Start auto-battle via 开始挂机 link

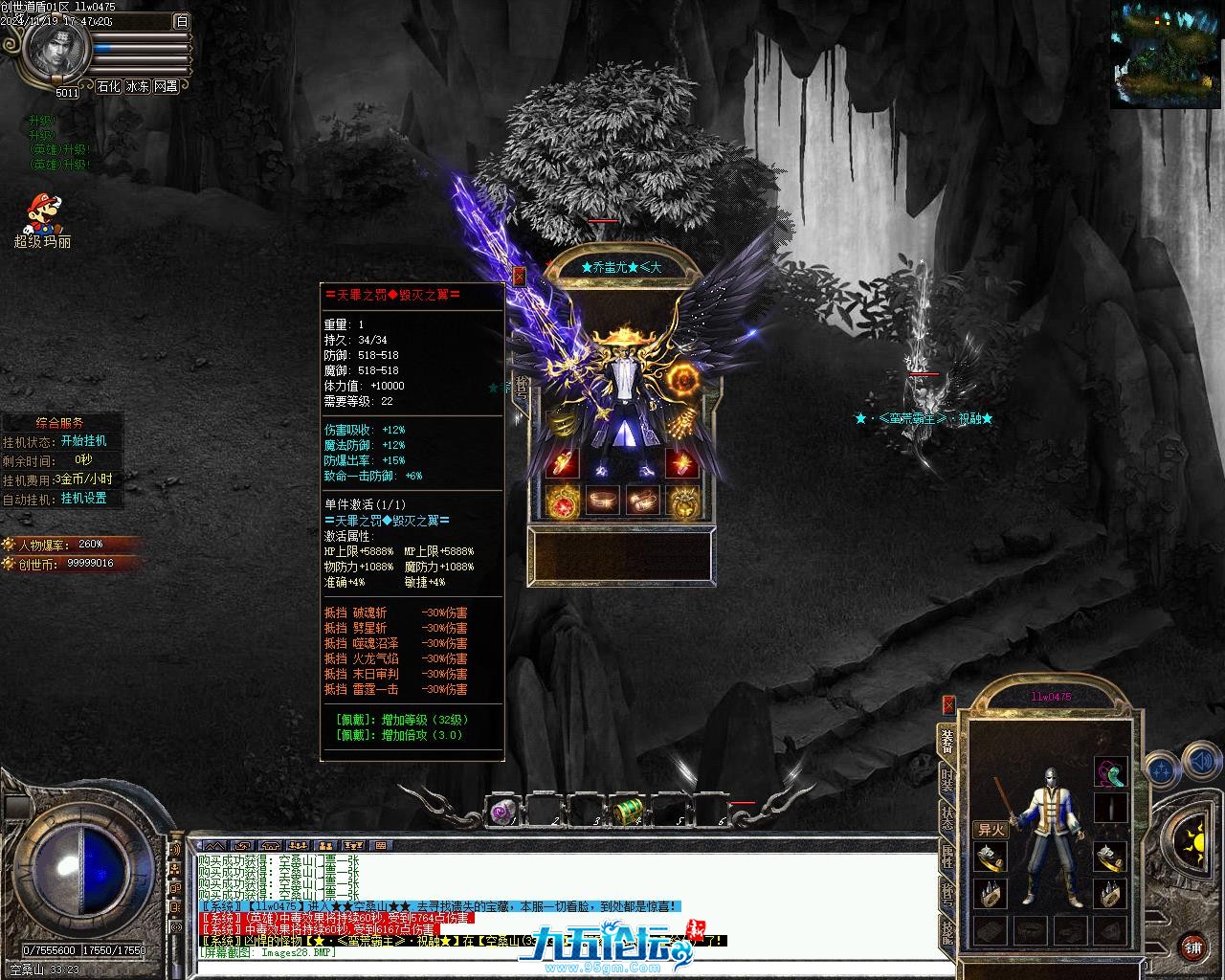point(83,441)
